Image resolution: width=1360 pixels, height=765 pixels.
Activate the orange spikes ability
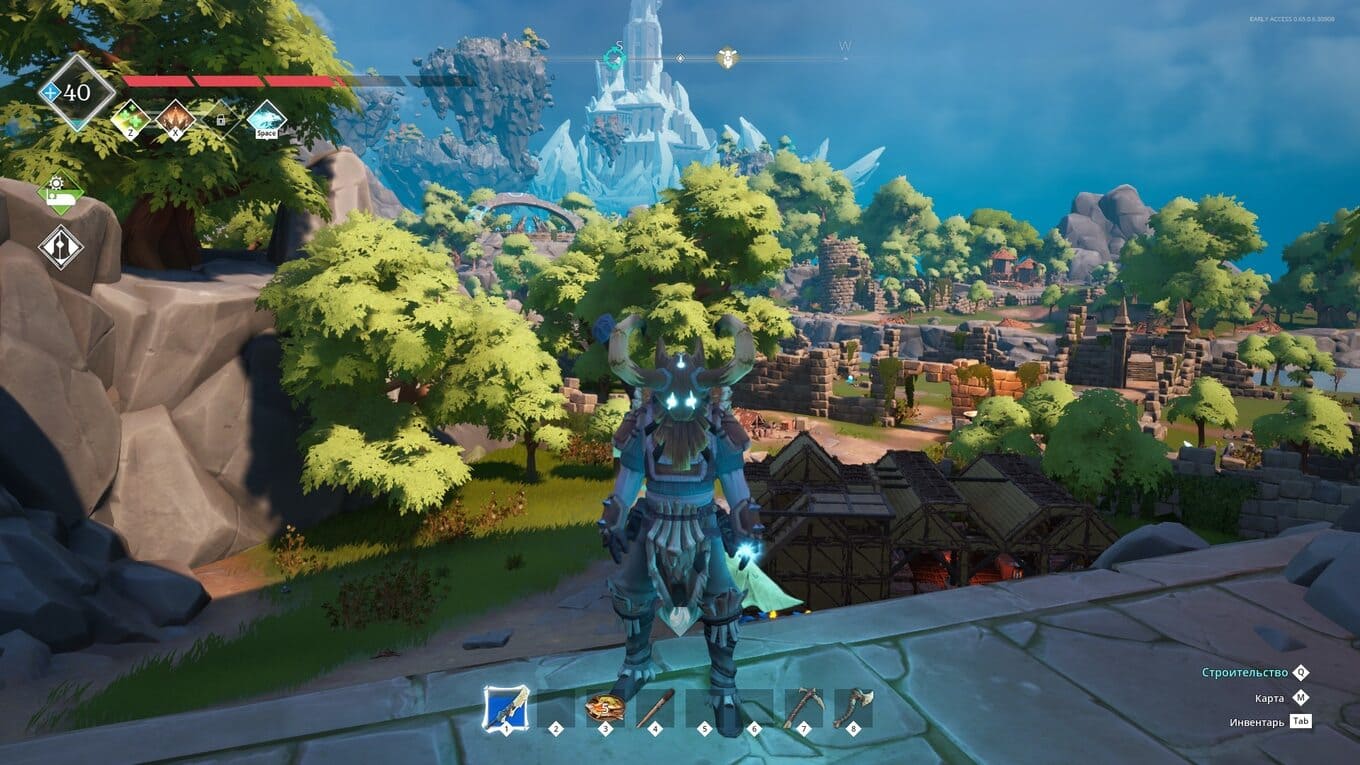click(x=176, y=120)
